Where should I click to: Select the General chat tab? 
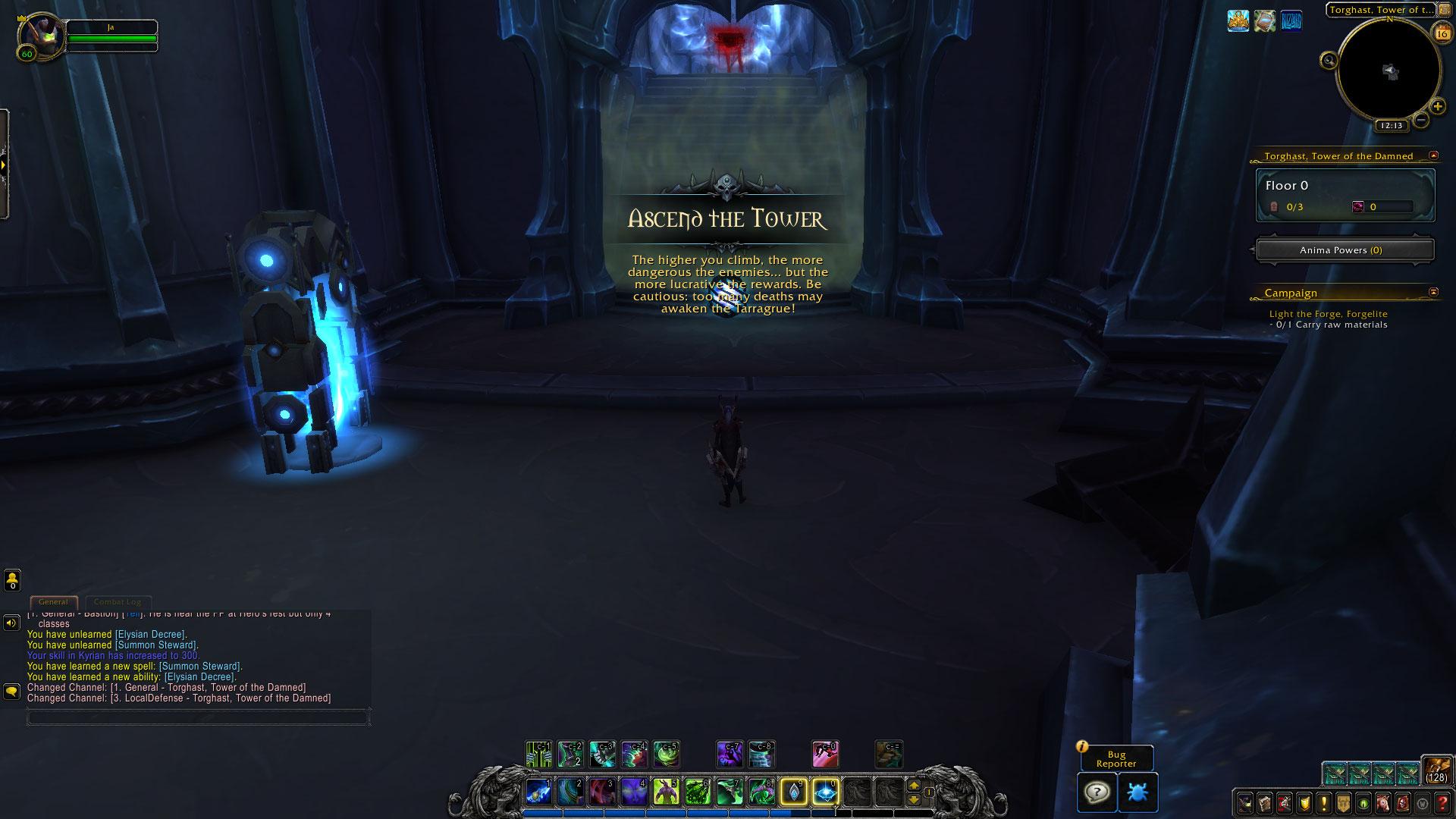[x=53, y=602]
